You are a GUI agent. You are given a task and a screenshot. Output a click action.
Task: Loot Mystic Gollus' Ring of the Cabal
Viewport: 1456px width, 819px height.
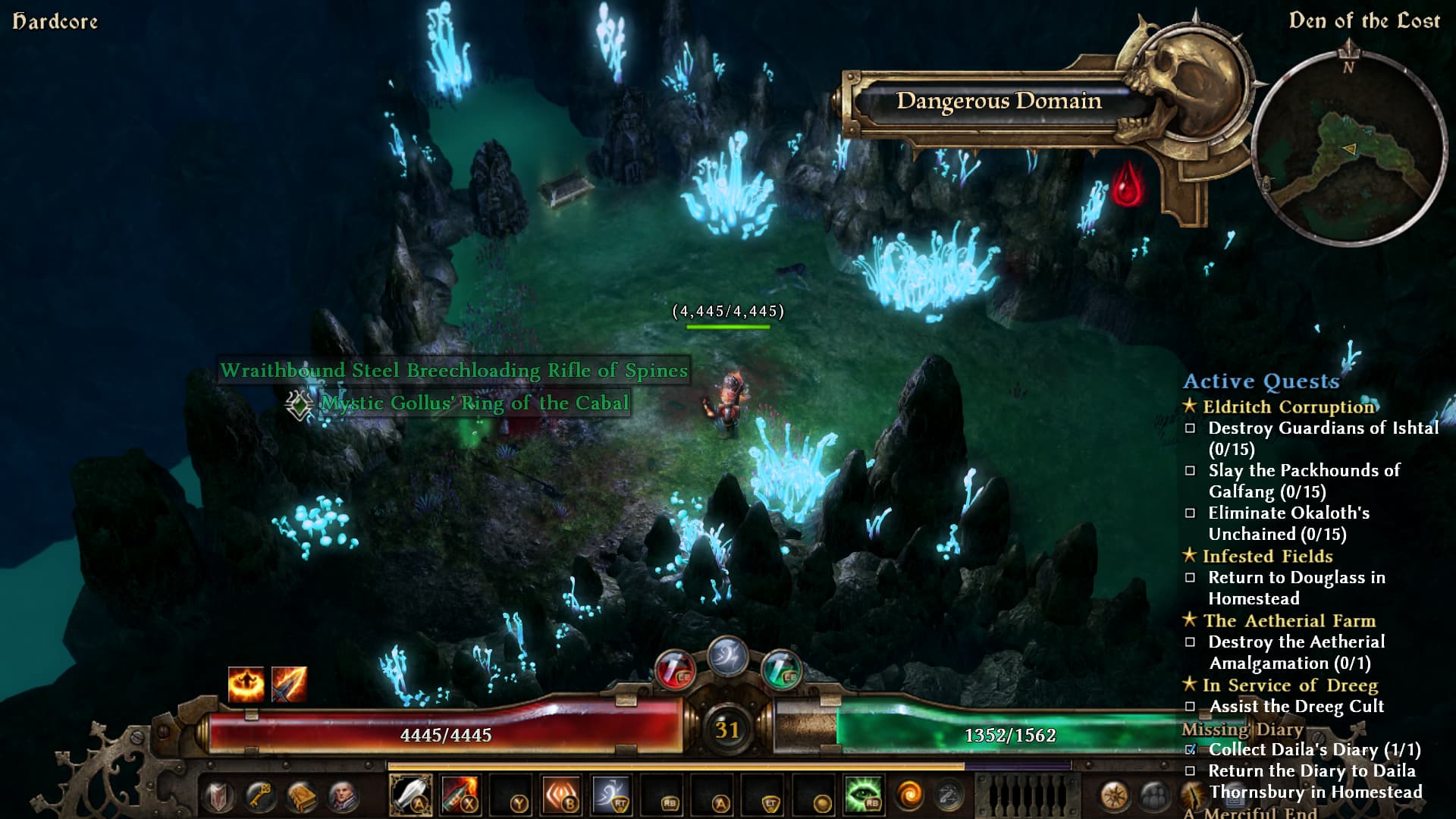pos(474,403)
